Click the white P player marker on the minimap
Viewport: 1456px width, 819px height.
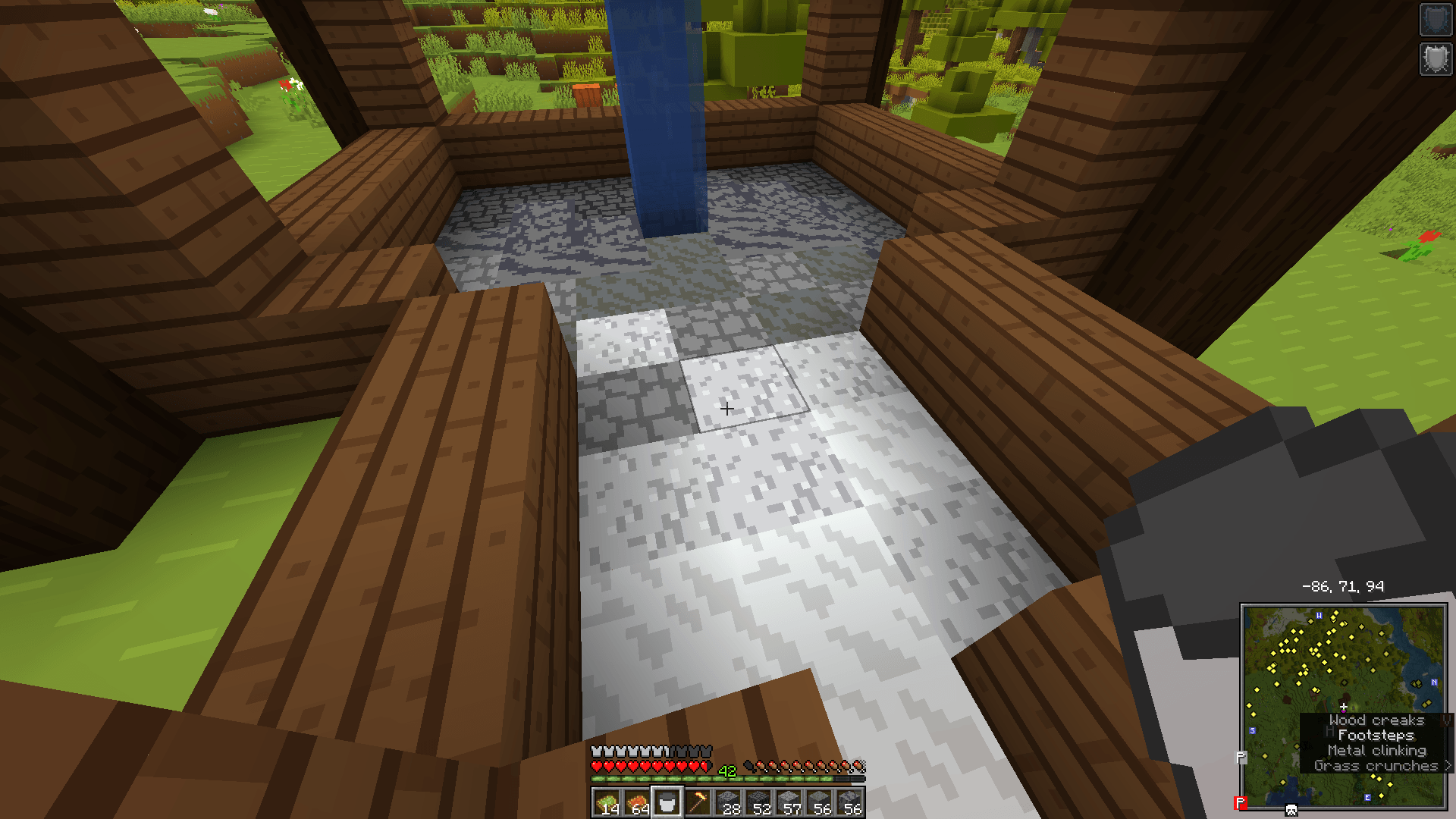tap(1241, 755)
